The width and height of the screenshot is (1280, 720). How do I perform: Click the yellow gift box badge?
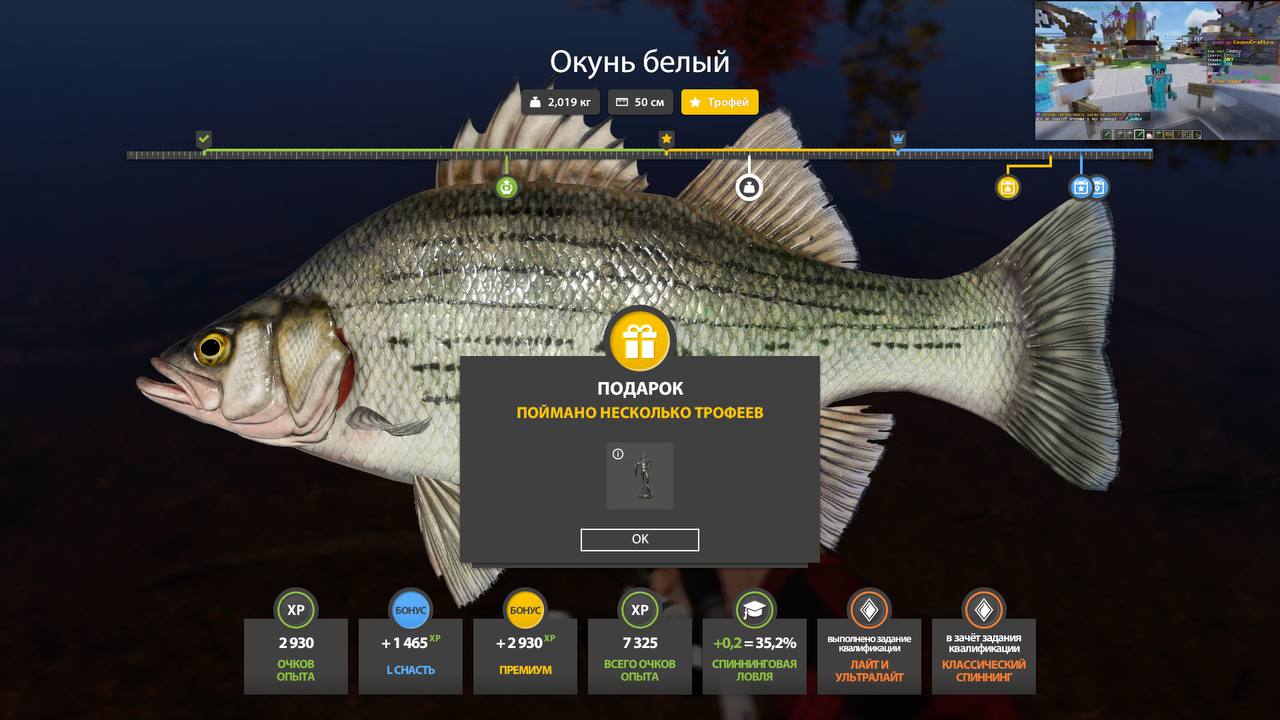[x=640, y=342]
